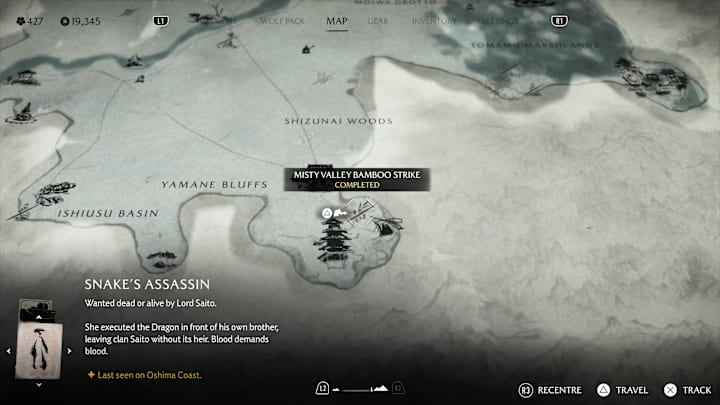Show the next bounty card with right arrow

pyautogui.click(x=69, y=351)
